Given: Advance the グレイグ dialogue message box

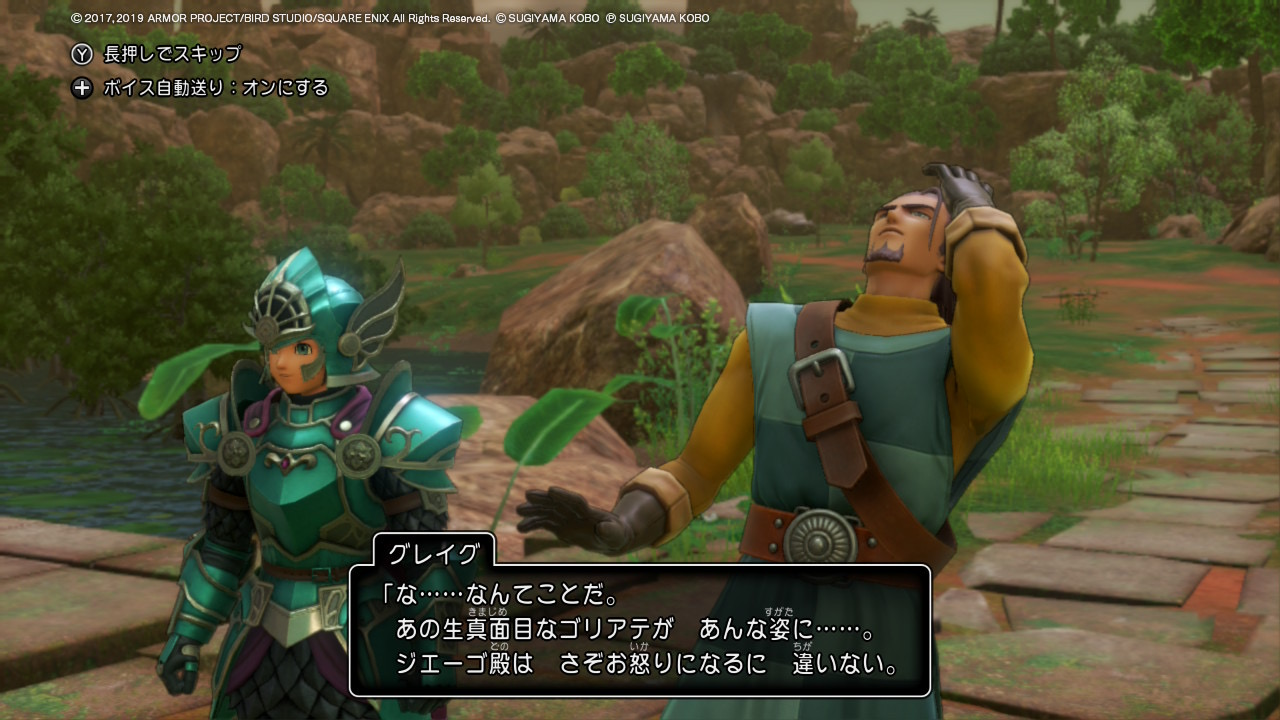Looking at the screenshot, I should click(x=640, y=631).
